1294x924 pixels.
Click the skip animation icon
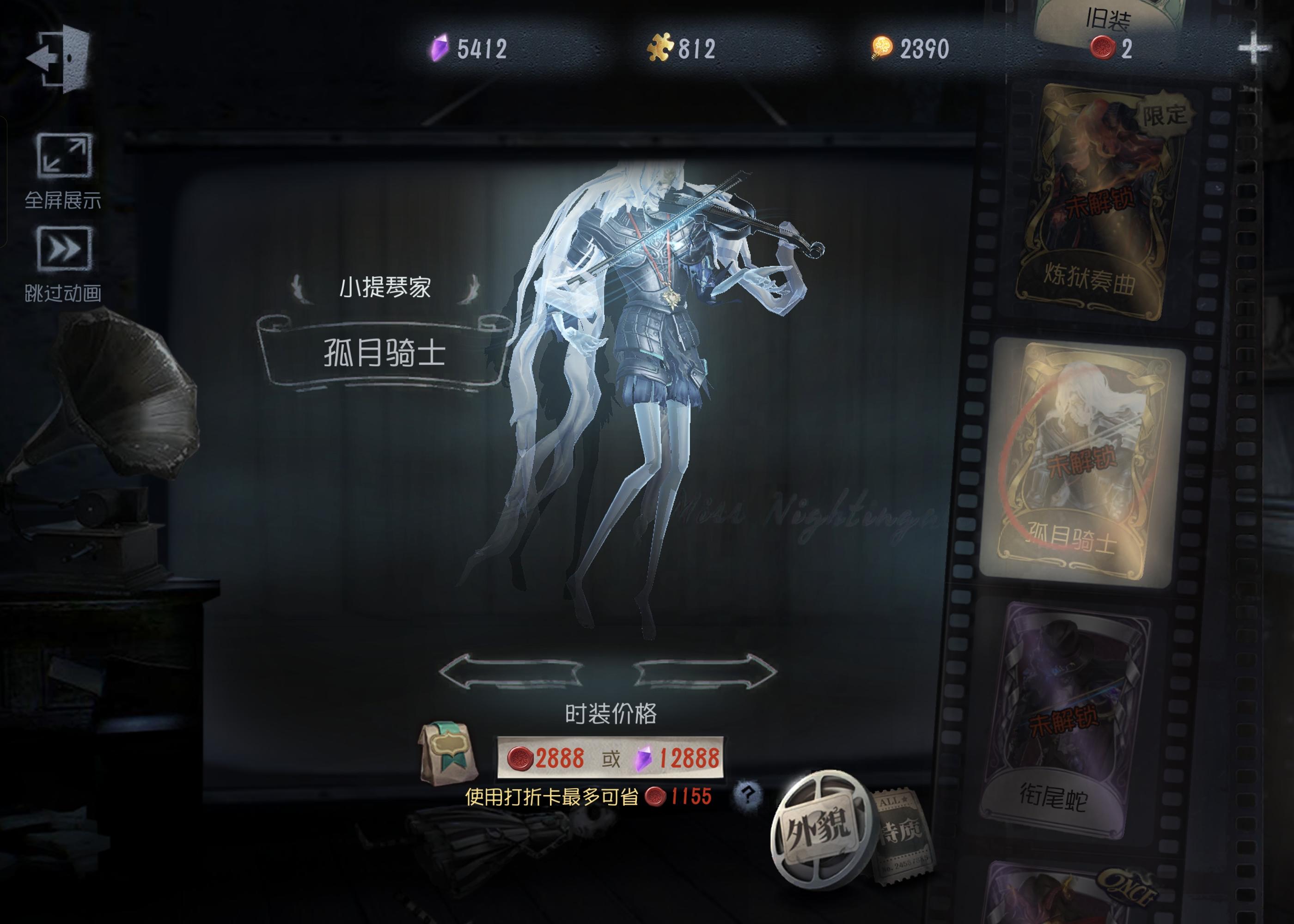[x=64, y=249]
